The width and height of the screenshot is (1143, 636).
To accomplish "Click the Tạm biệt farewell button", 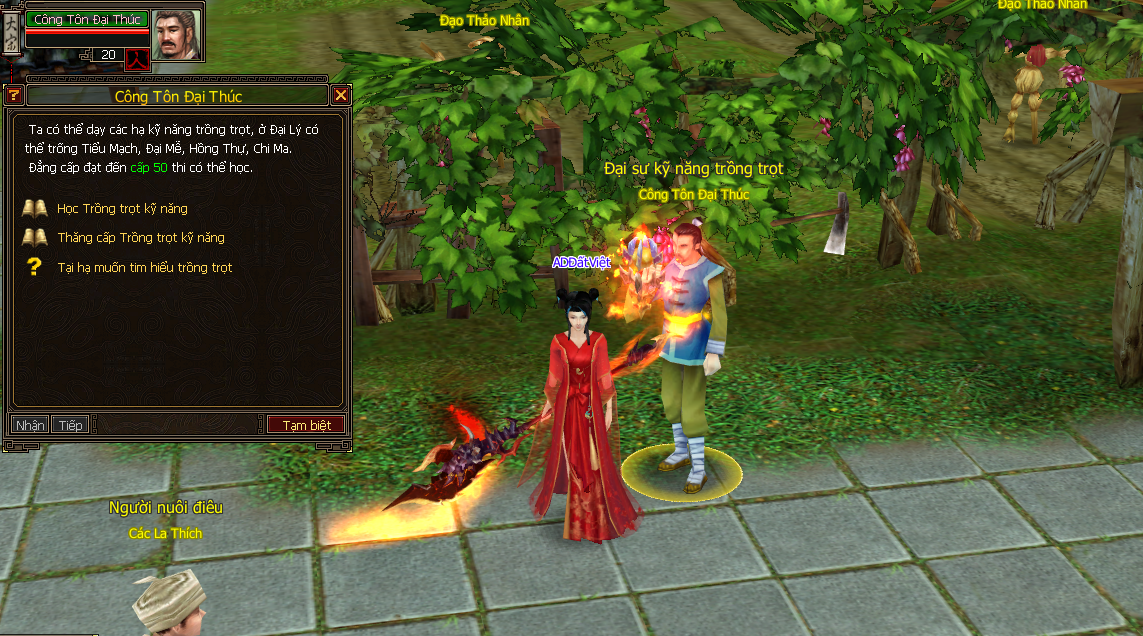I will coord(306,425).
